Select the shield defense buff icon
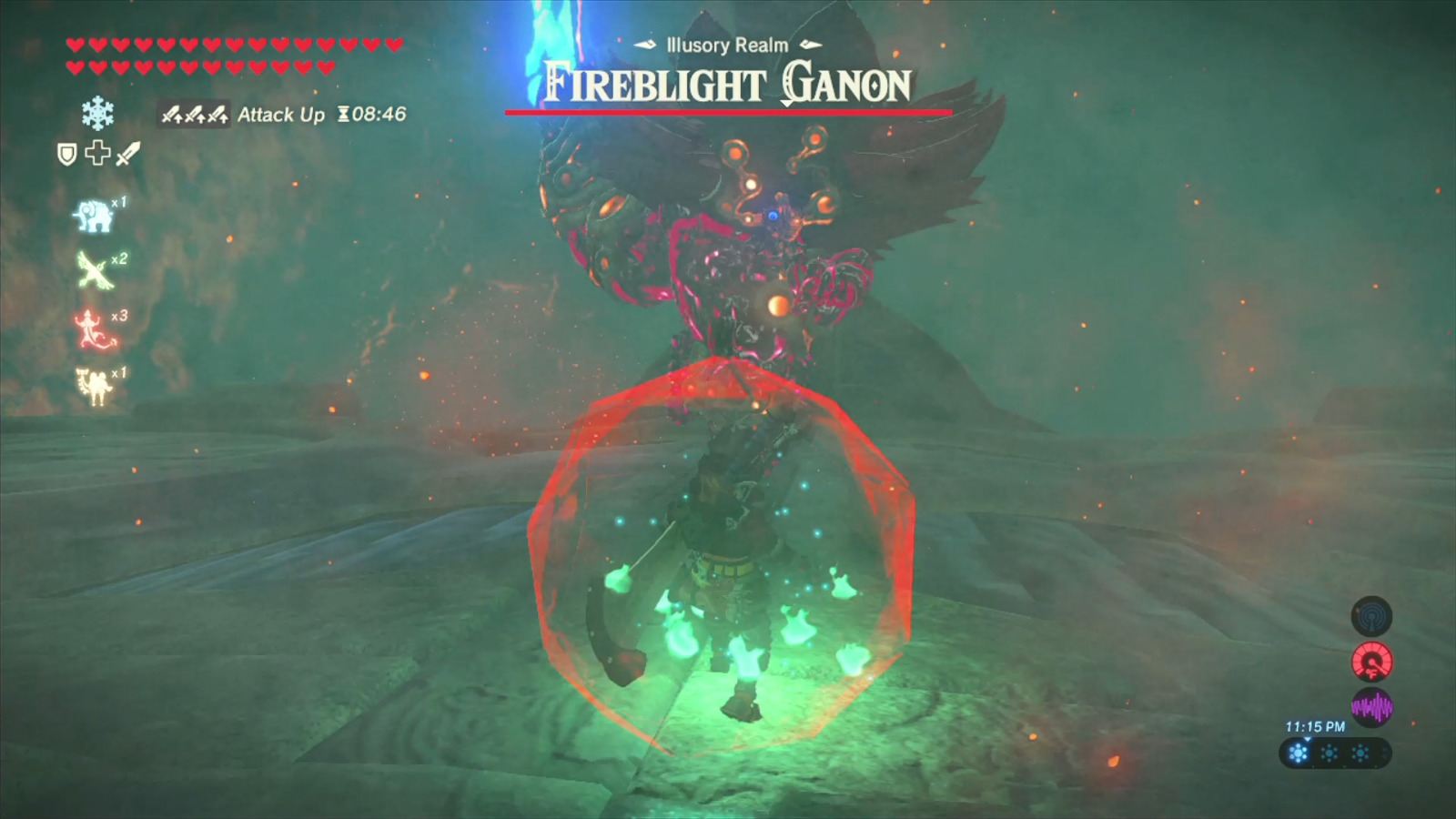This screenshot has width=1456, height=819. click(66, 155)
